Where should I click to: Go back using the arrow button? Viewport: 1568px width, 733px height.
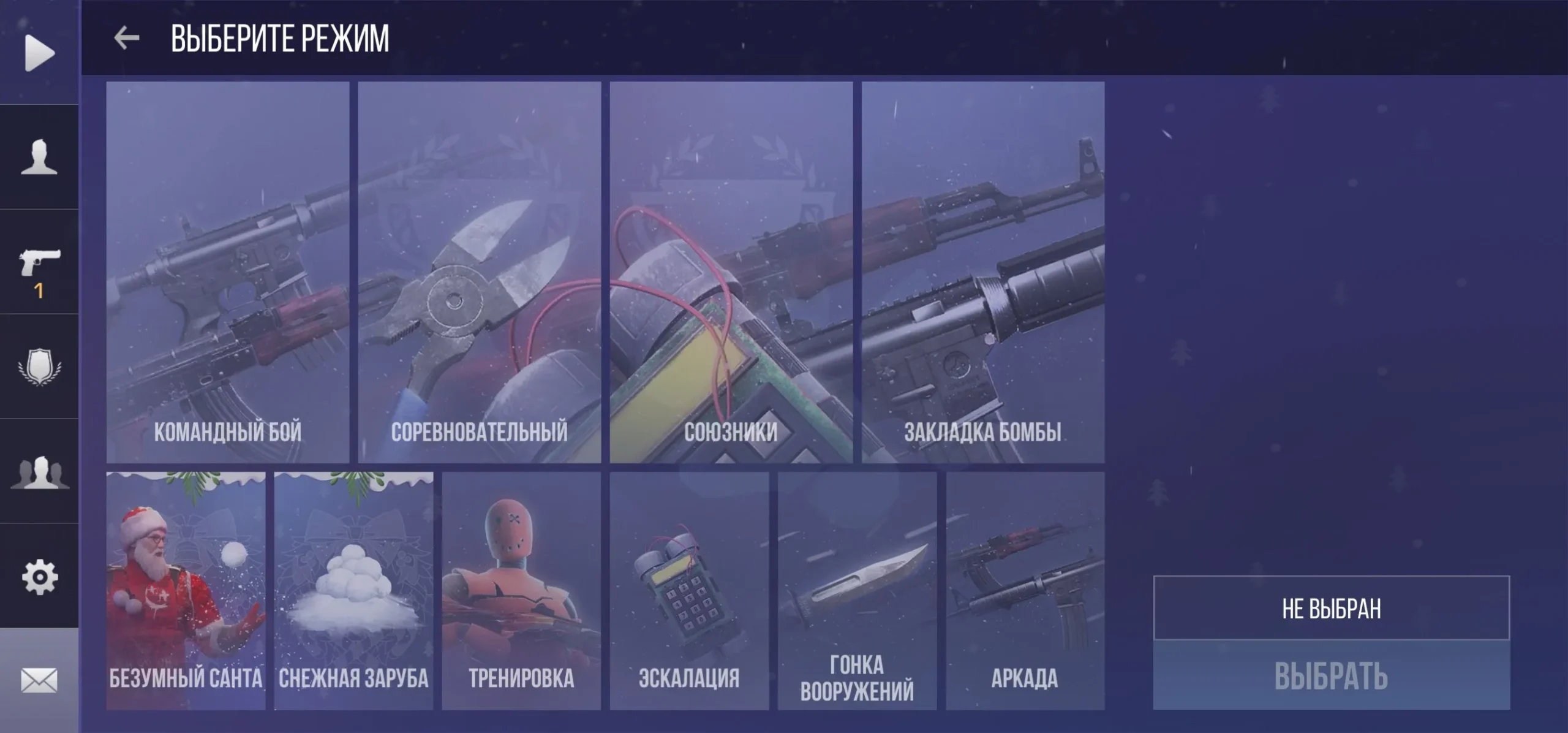(127, 38)
